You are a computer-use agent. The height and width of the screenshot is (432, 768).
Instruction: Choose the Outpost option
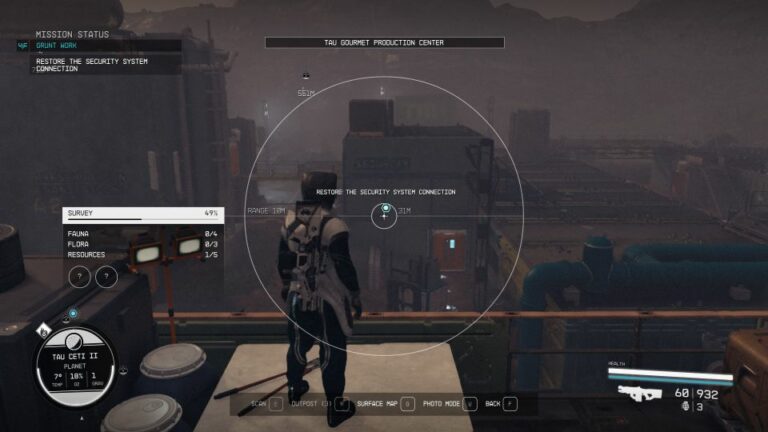pyautogui.click(x=322, y=404)
